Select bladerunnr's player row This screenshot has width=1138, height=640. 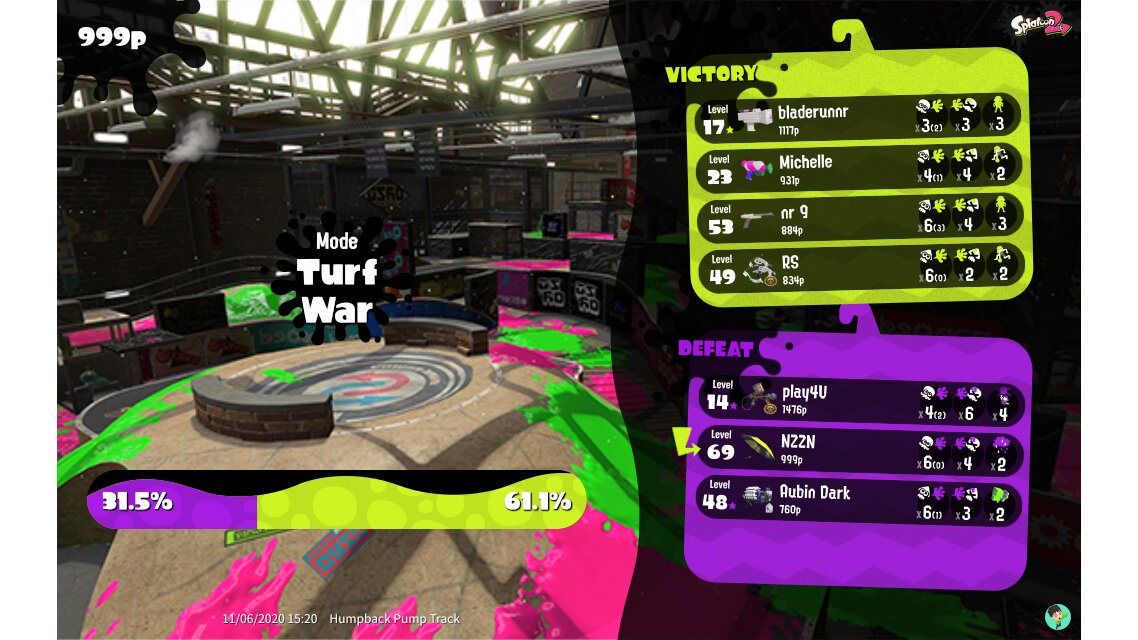[x=860, y=117]
